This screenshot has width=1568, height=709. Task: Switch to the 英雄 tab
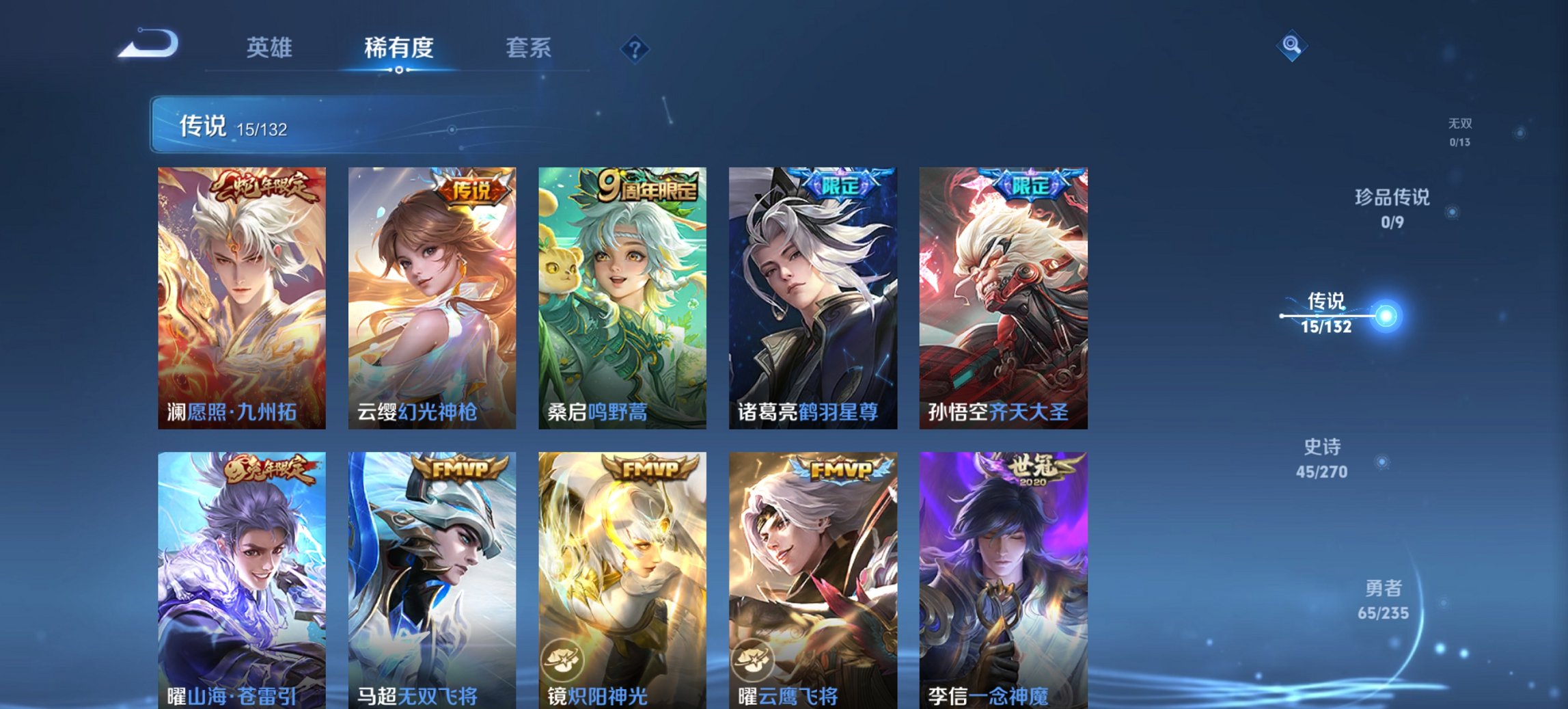pyautogui.click(x=271, y=48)
